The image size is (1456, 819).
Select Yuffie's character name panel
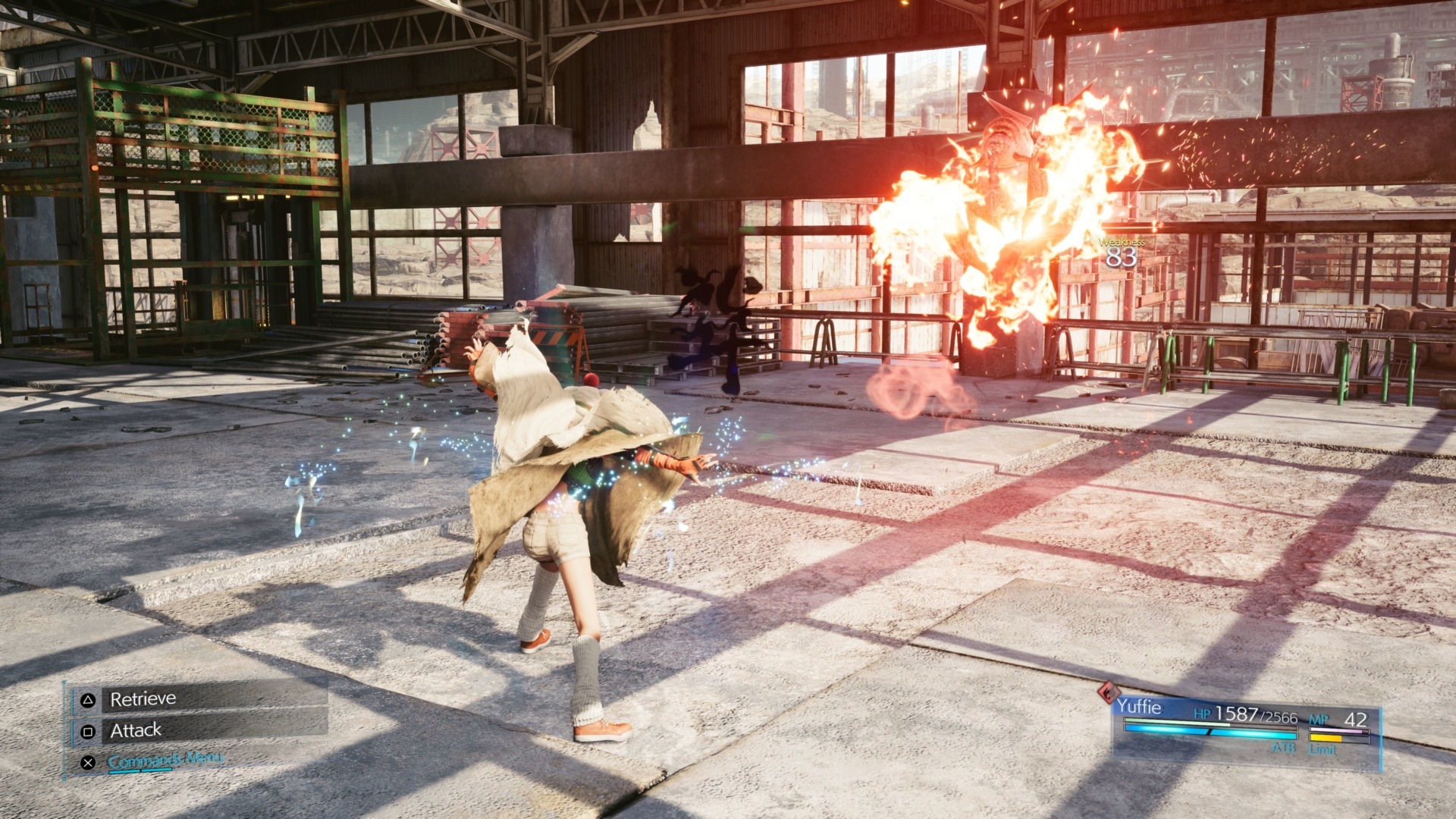[x=1138, y=708]
